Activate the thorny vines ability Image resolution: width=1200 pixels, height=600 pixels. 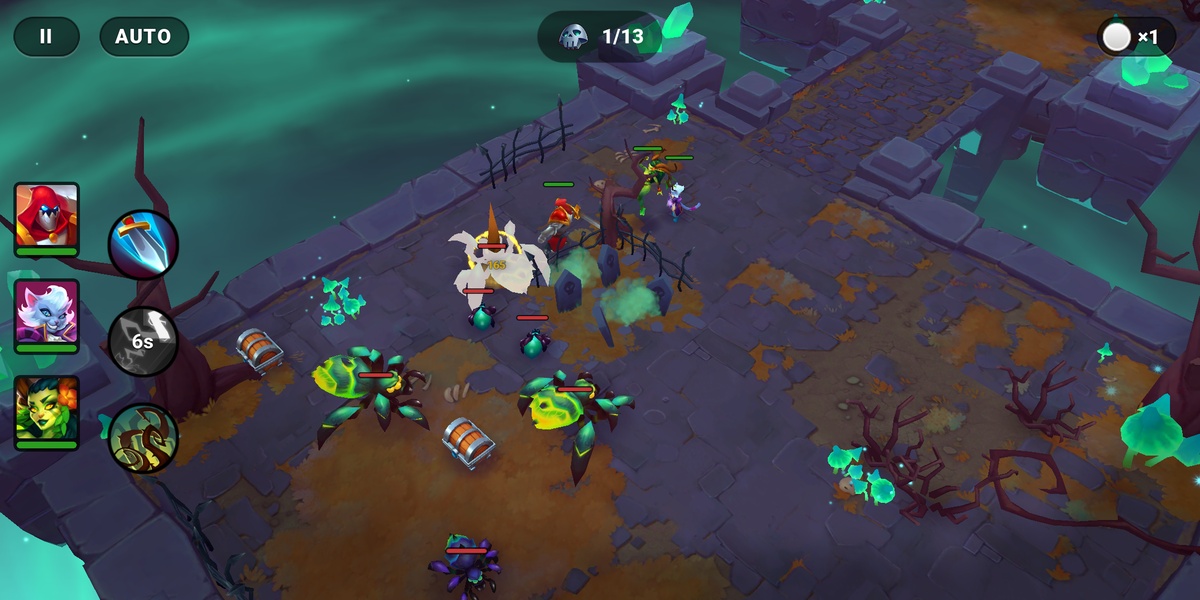143,437
